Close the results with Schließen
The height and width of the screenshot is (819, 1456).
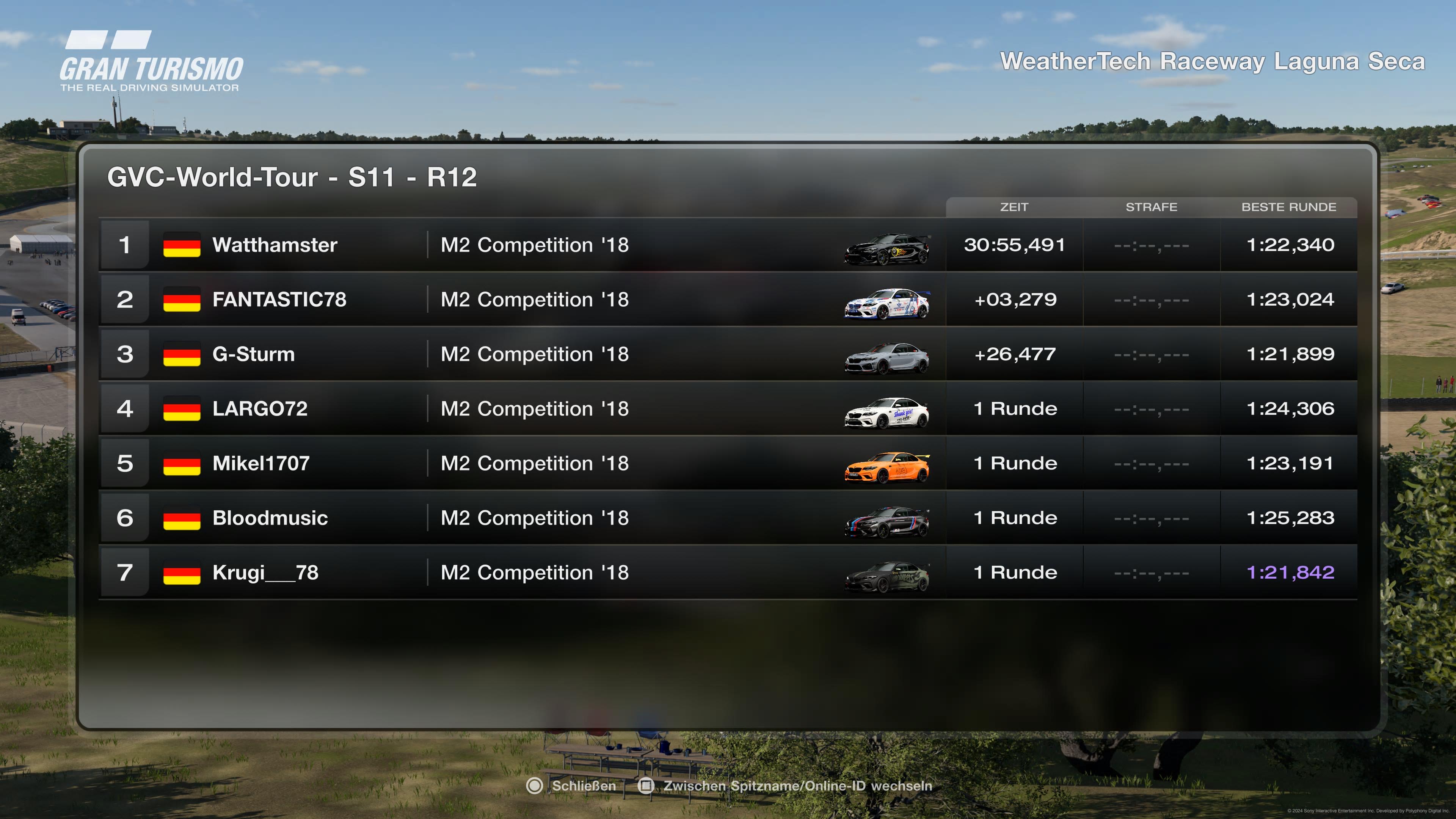571,786
